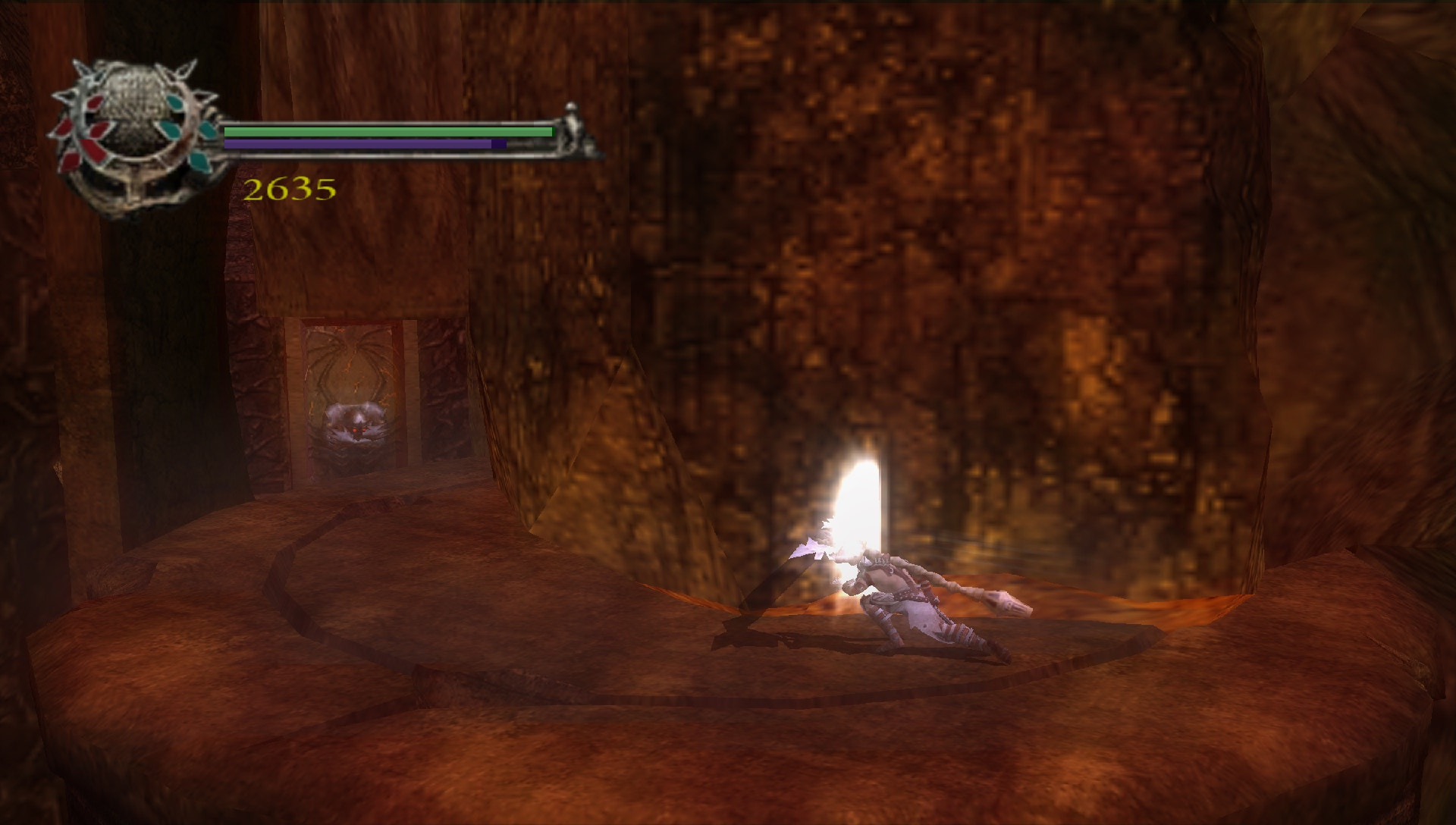This screenshot has width=1456, height=825.
Task: Click the glowing red eyes of the spider relief
Action: pos(359,431)
